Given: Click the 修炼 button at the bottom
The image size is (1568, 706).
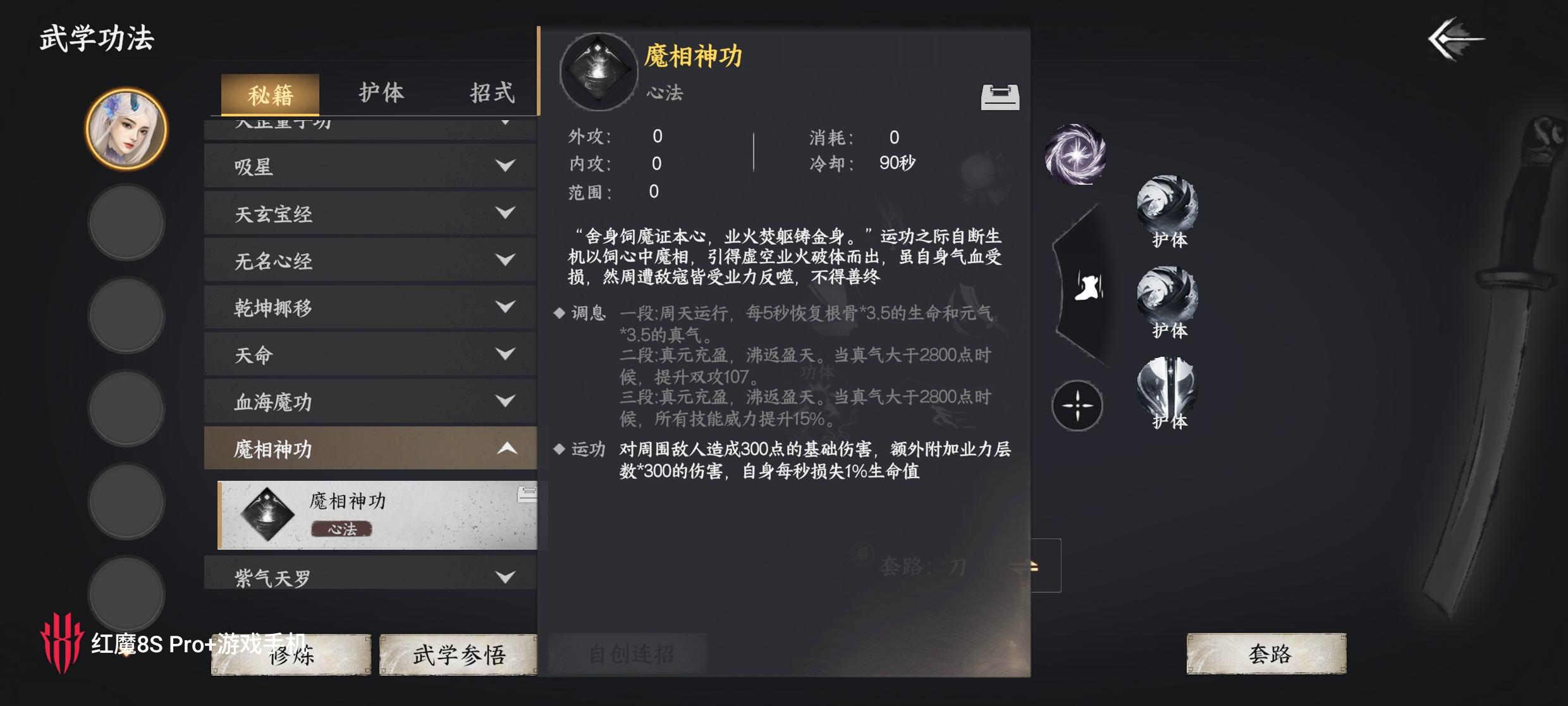Looking at the screenshot, I should 290,655.
